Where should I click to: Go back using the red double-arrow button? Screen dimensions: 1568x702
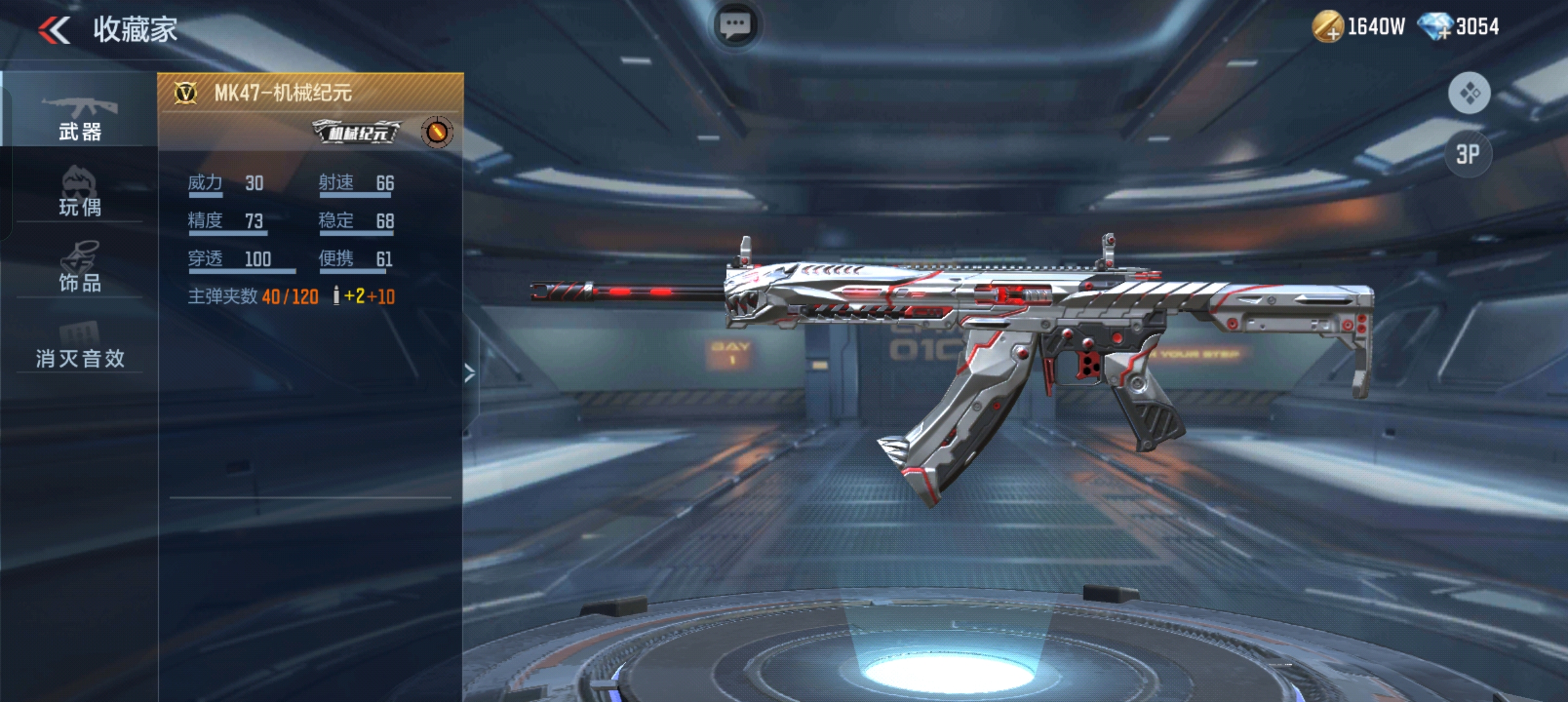[55, 31]
